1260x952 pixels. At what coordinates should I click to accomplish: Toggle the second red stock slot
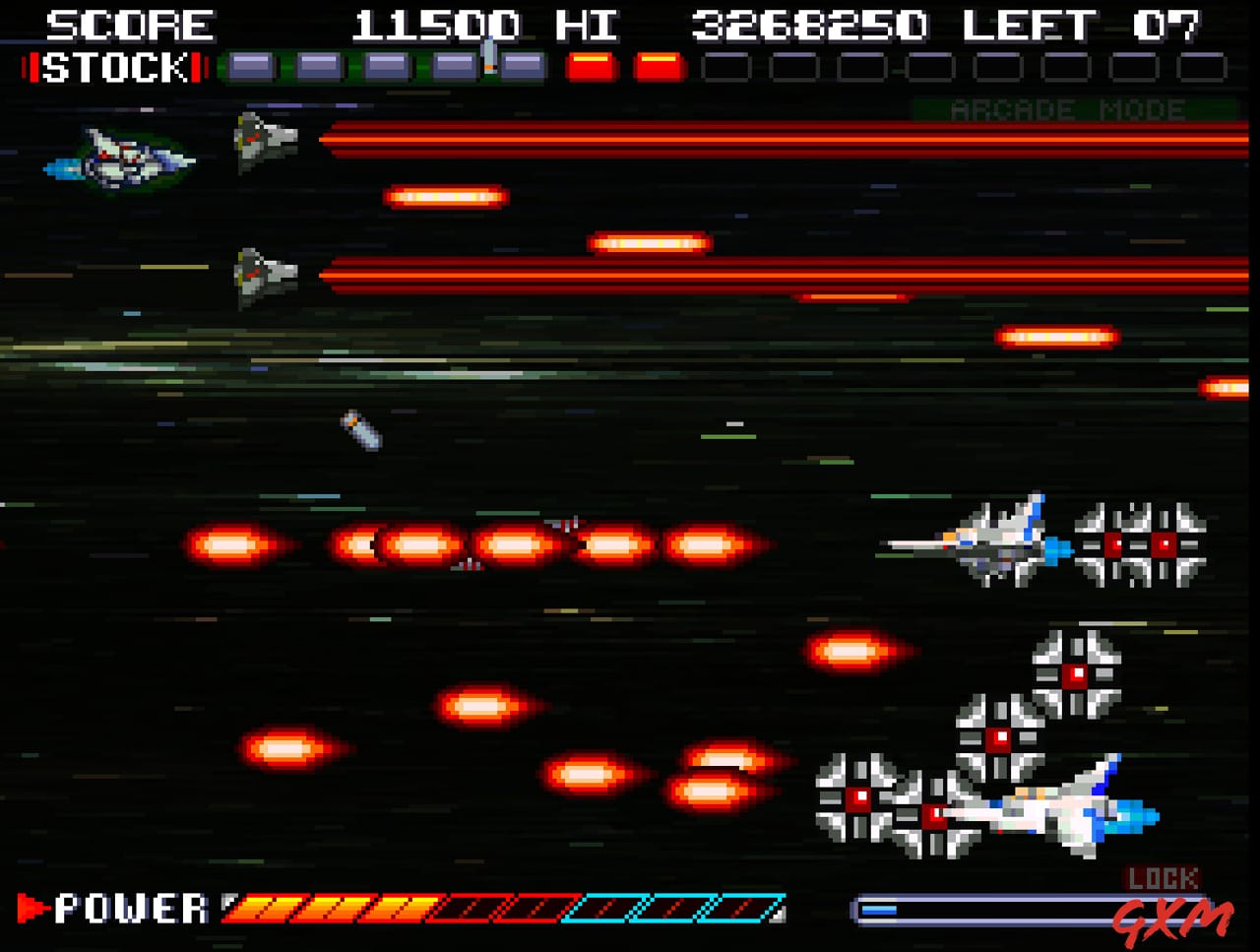tap(660, 68)
